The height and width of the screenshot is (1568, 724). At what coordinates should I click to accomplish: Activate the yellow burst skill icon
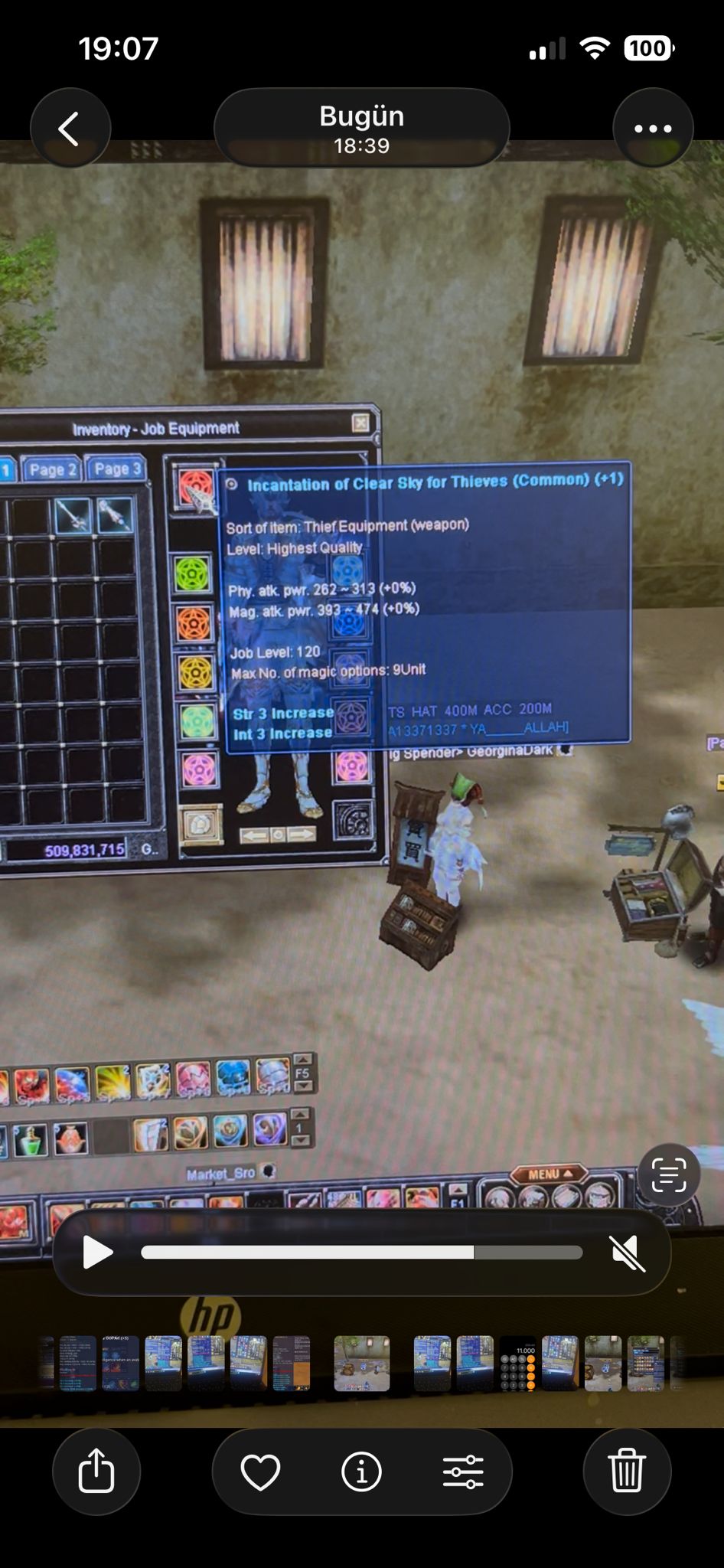point(113,1083)
